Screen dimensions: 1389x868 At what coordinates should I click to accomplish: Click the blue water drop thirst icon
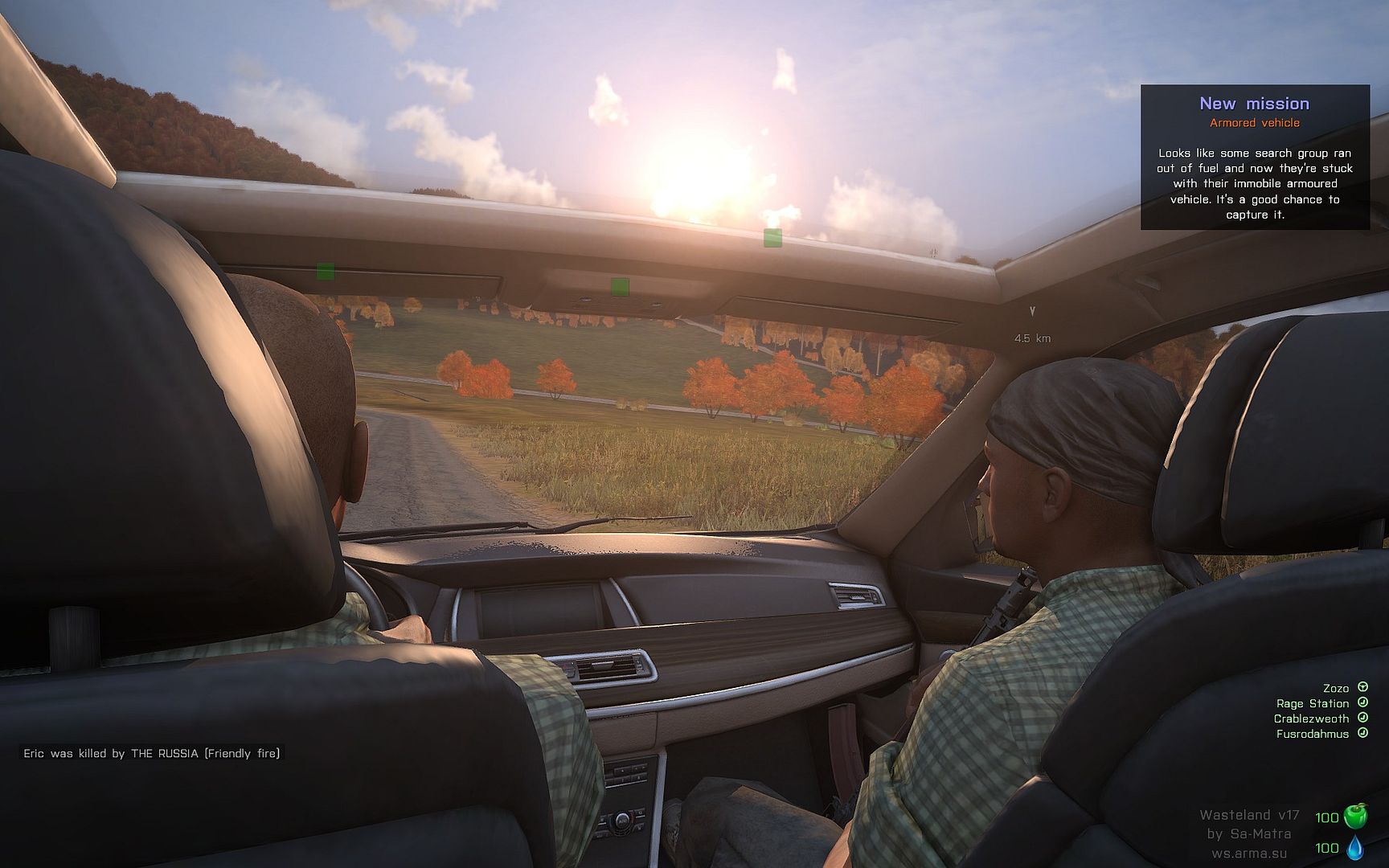[1355, 848]
